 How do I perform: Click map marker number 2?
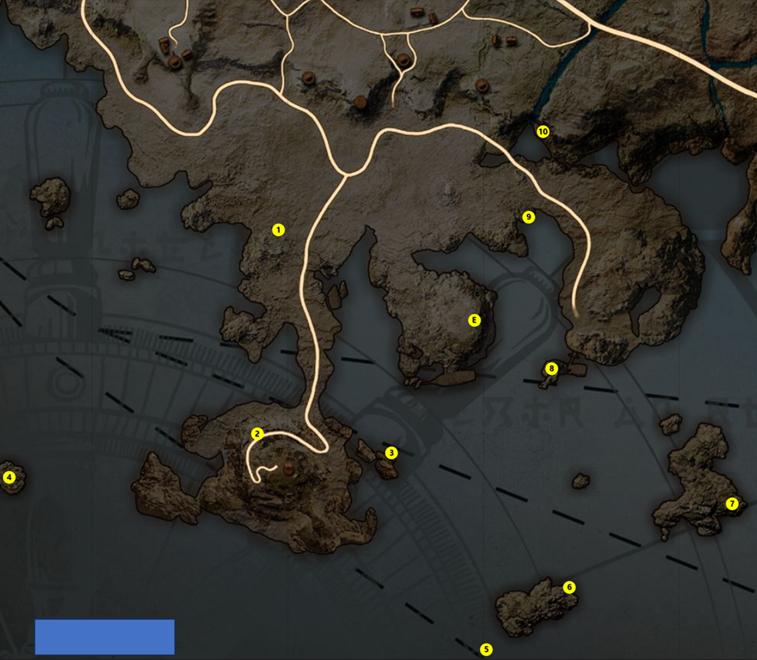257,434
